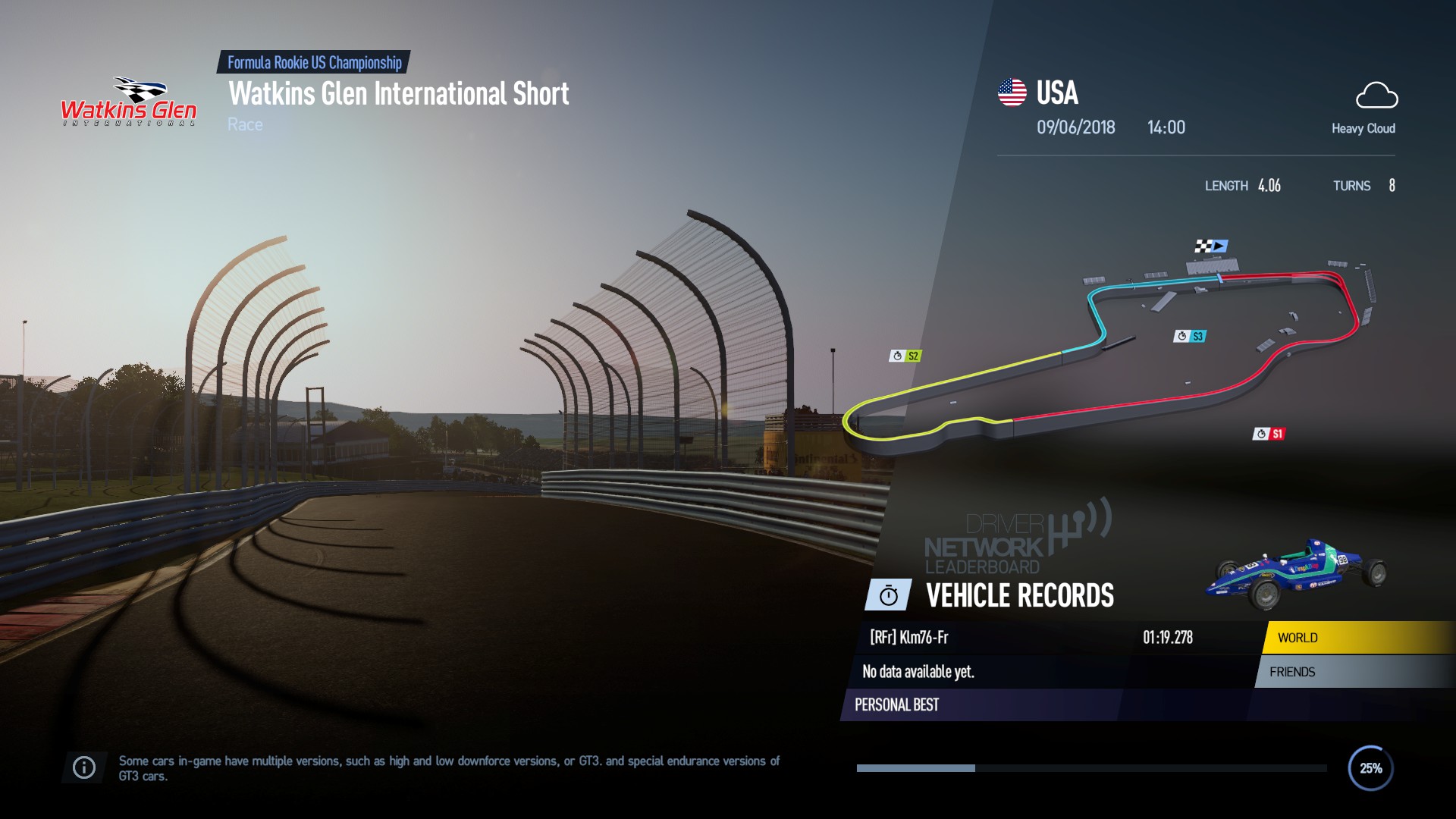This screenshot has width=1456, height=819.
Task: Open the stopwatch icon beside Vehicle Records
Action: coord(889,596)
